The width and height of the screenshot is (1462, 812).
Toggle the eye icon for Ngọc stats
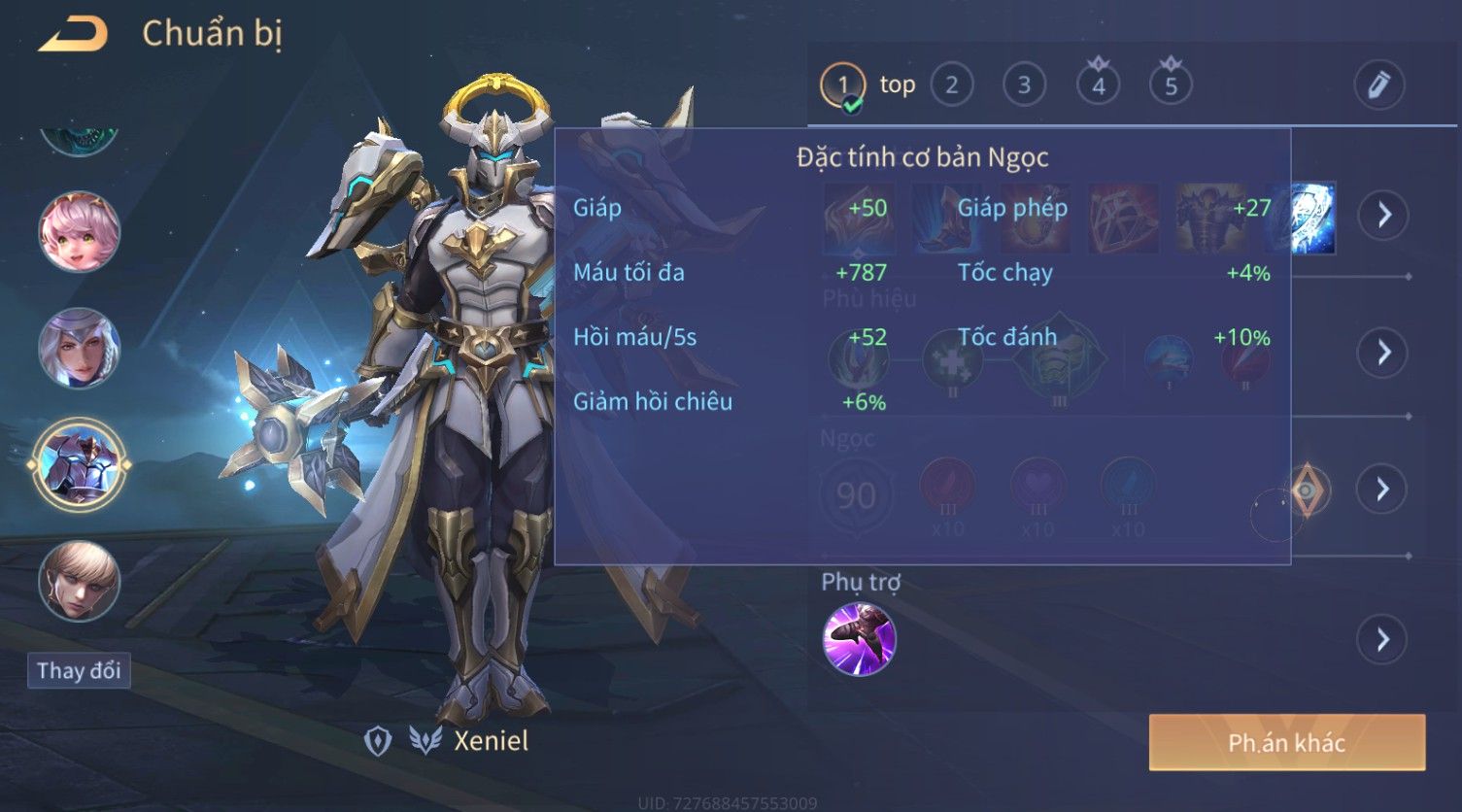tap(1307, 490)
